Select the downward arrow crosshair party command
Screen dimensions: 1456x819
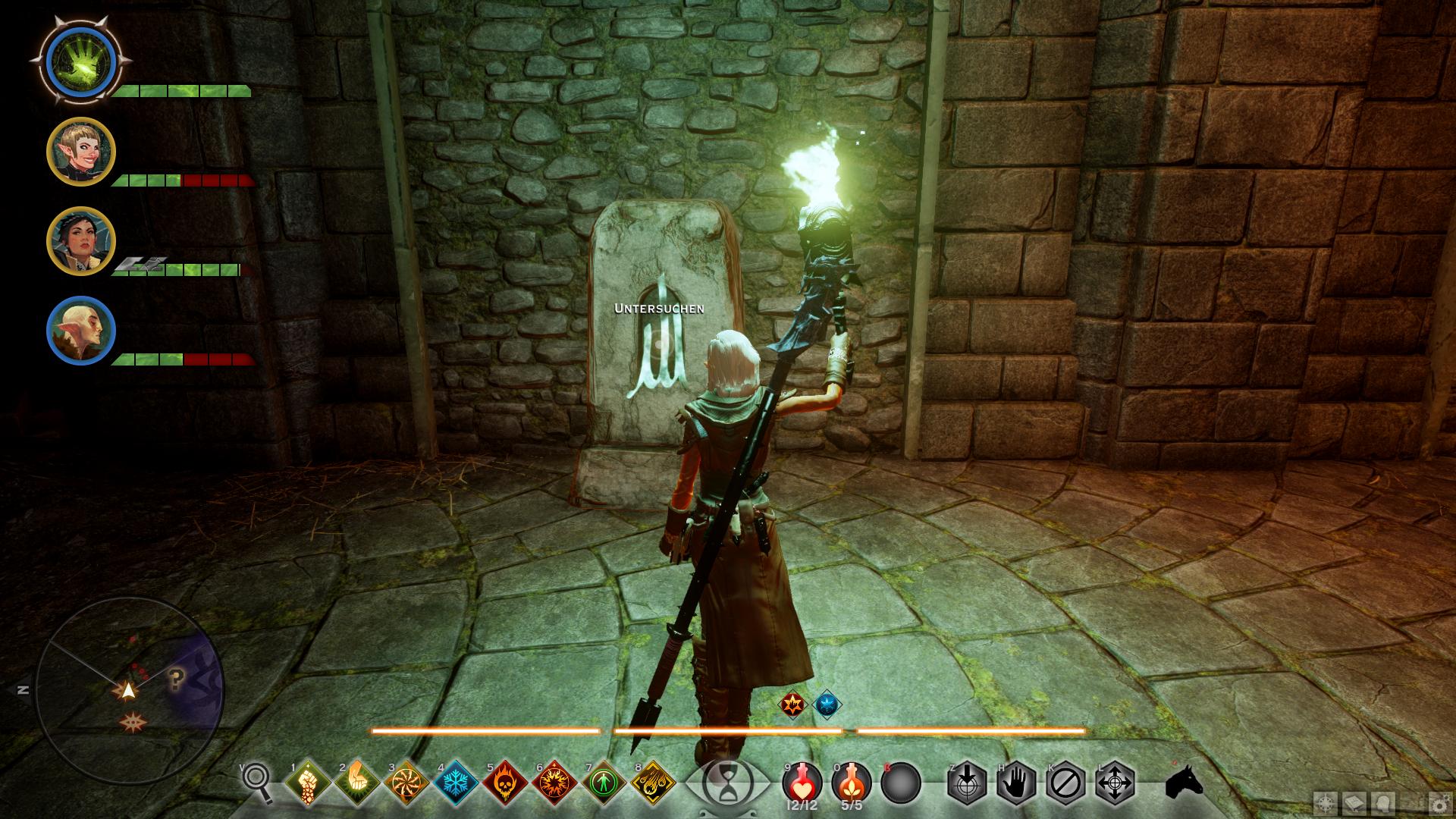[x=968, y=783]
